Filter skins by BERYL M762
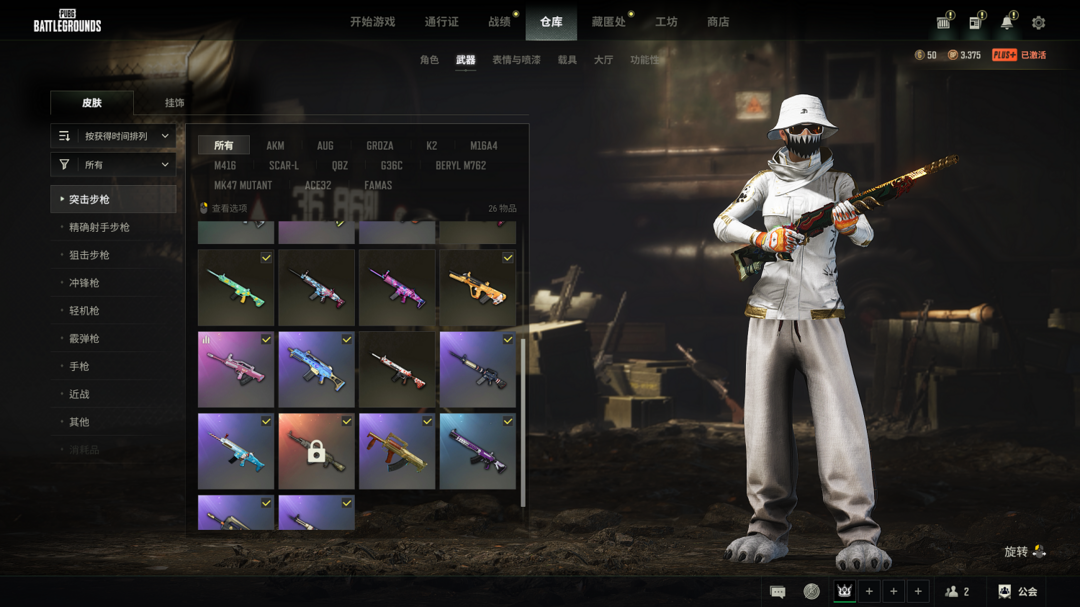The width and height of the screenshot is (1080, 607). click(460, 166)
